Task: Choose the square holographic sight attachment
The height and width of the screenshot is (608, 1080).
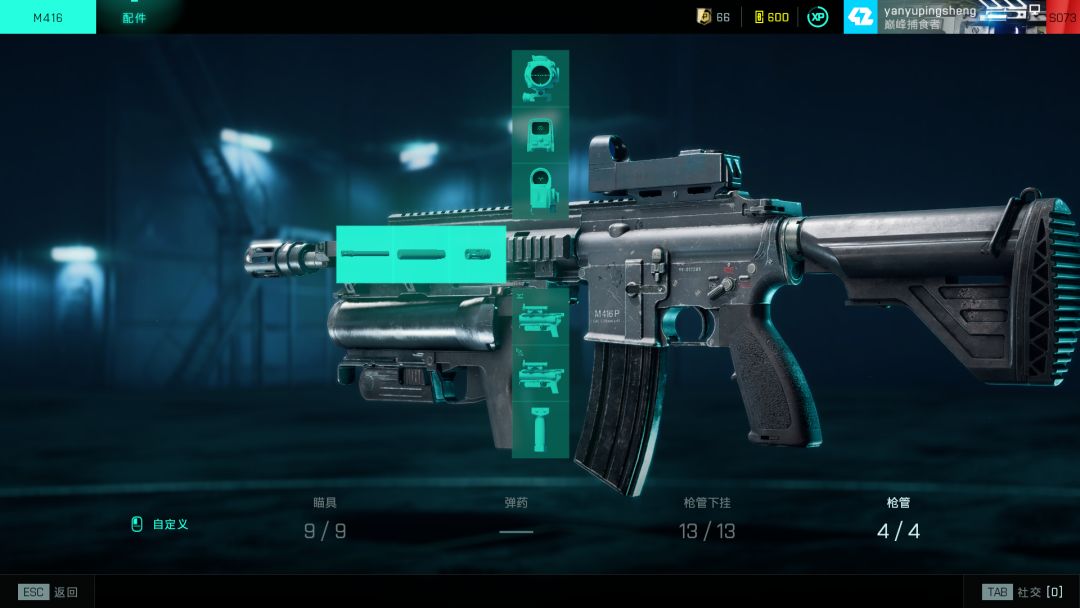Action: 540,135
